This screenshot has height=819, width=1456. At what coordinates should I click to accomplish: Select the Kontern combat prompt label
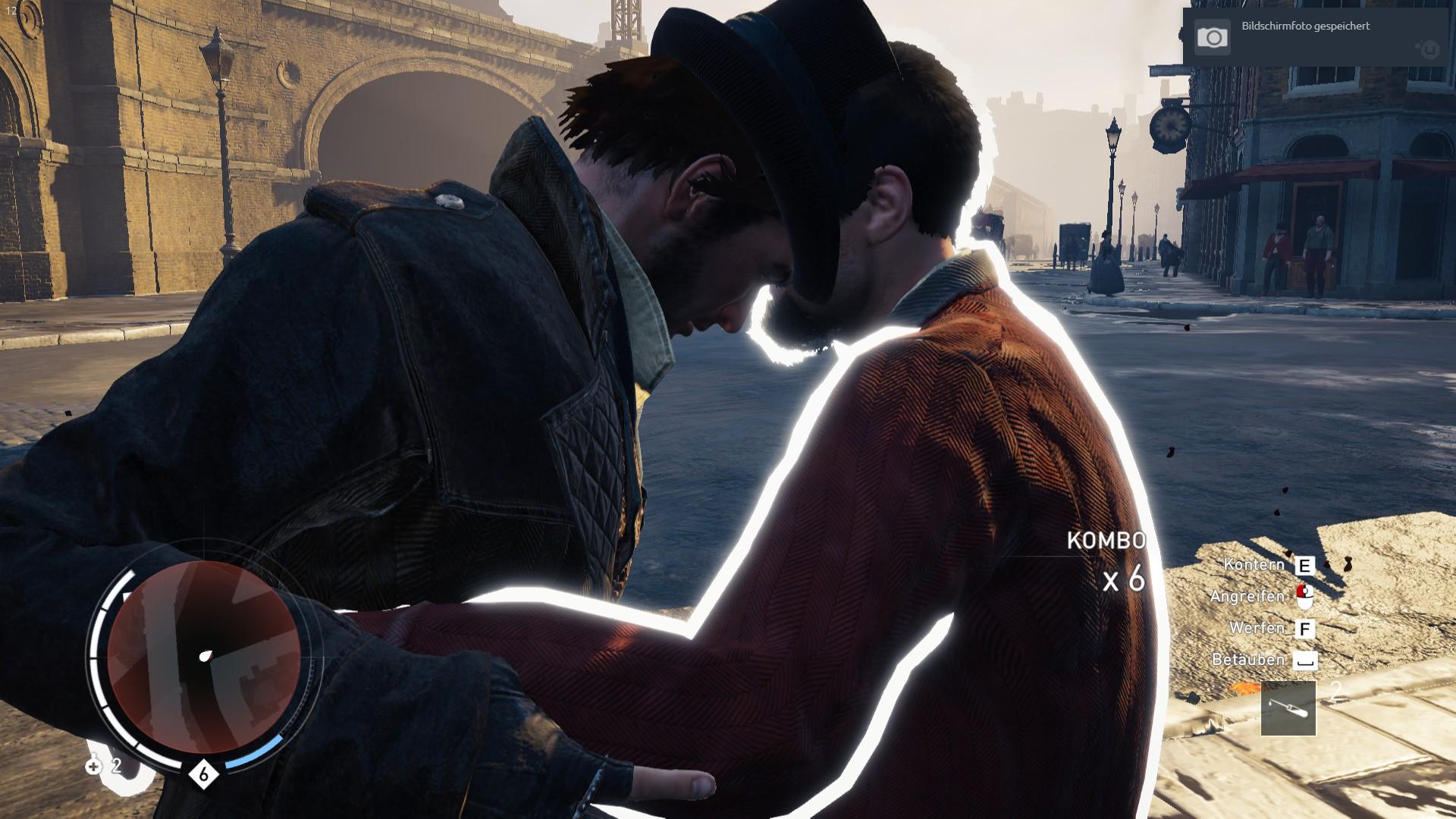(1253, 565)
